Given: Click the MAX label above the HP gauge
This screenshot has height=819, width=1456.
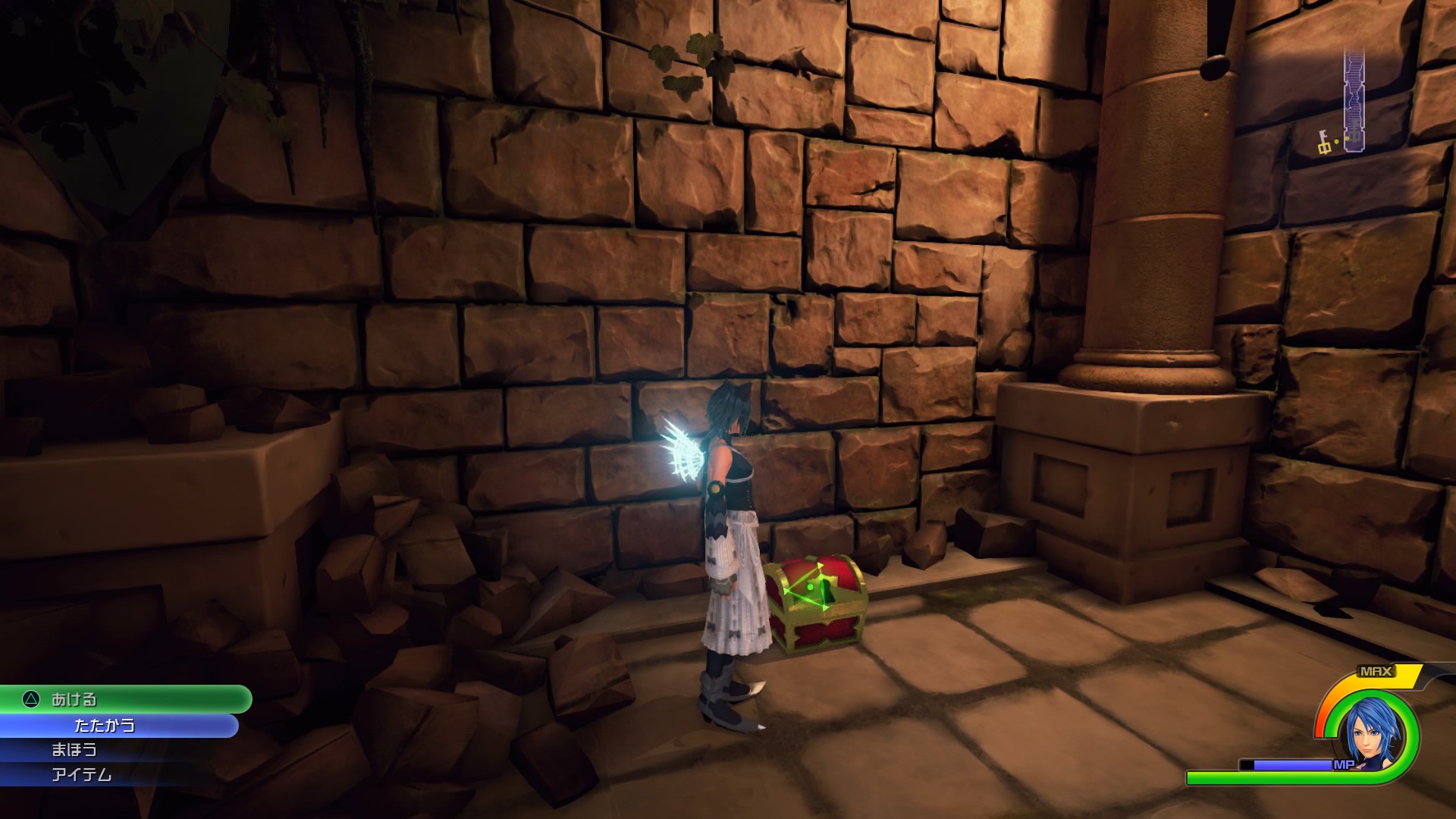Looking at the screenshot, I should pyautogui.click(x=1376, y=670).
